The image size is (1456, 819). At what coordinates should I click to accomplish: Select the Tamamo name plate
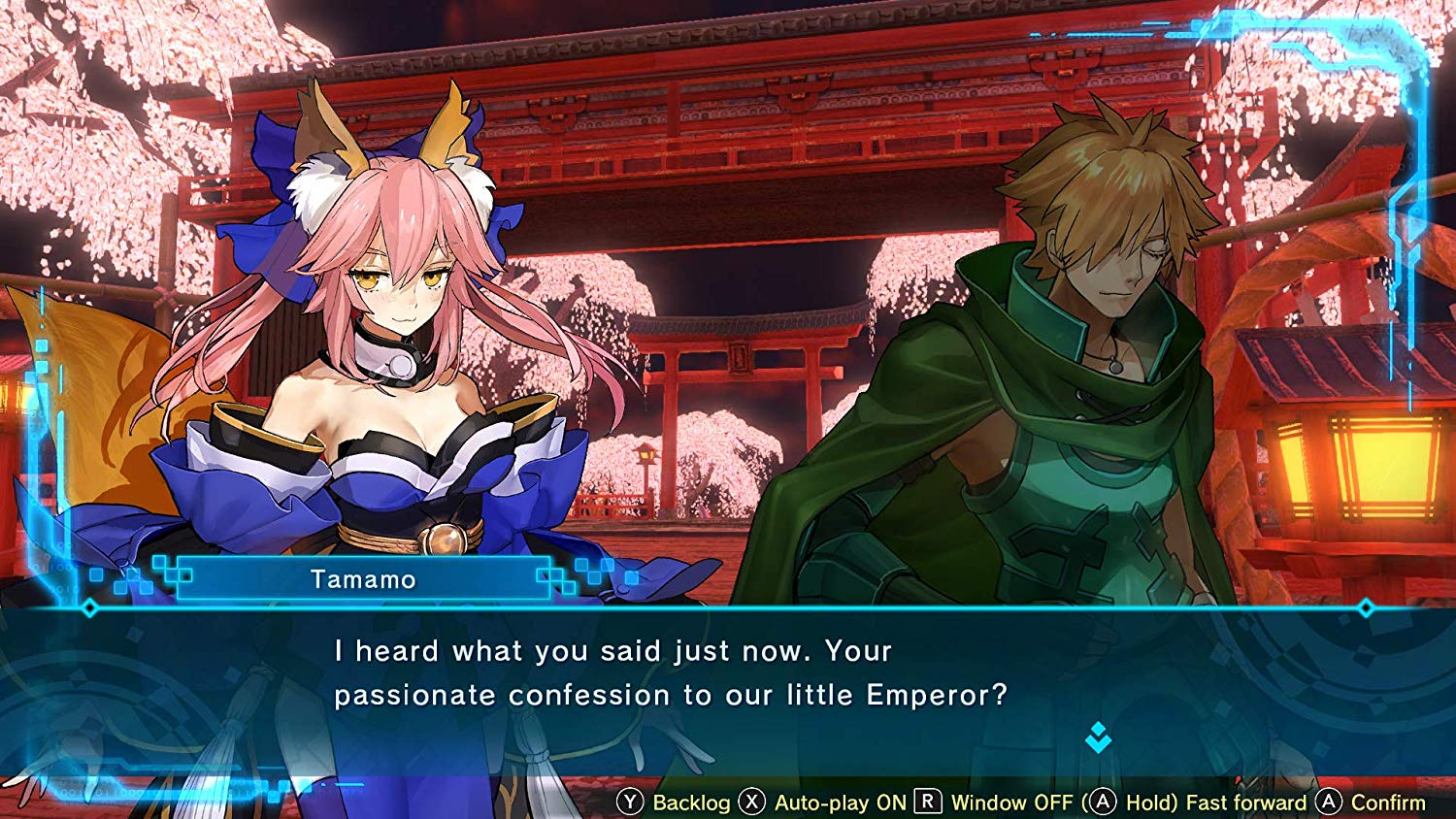(x=362, y=579)
